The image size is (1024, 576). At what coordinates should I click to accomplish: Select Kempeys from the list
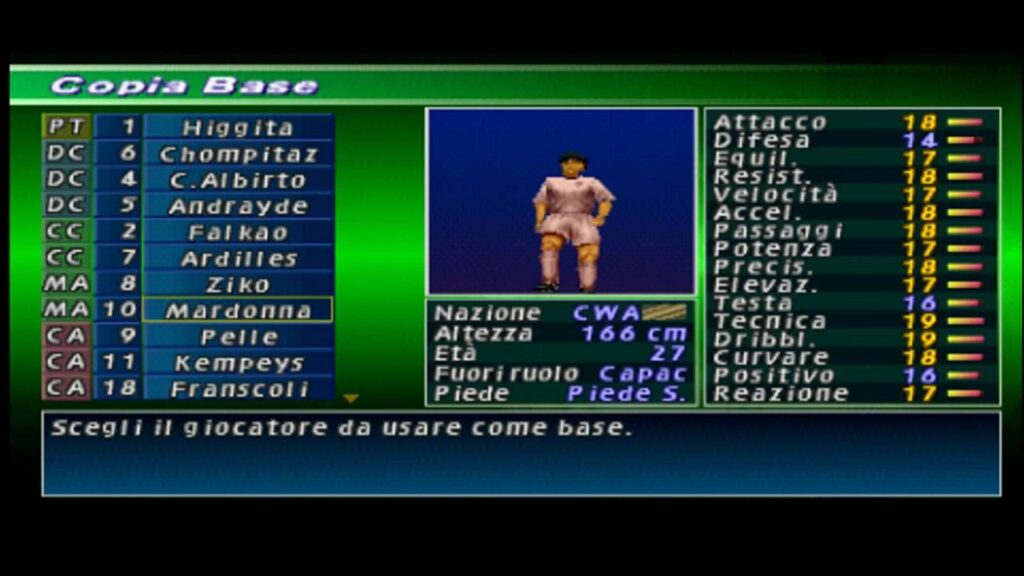238,363
